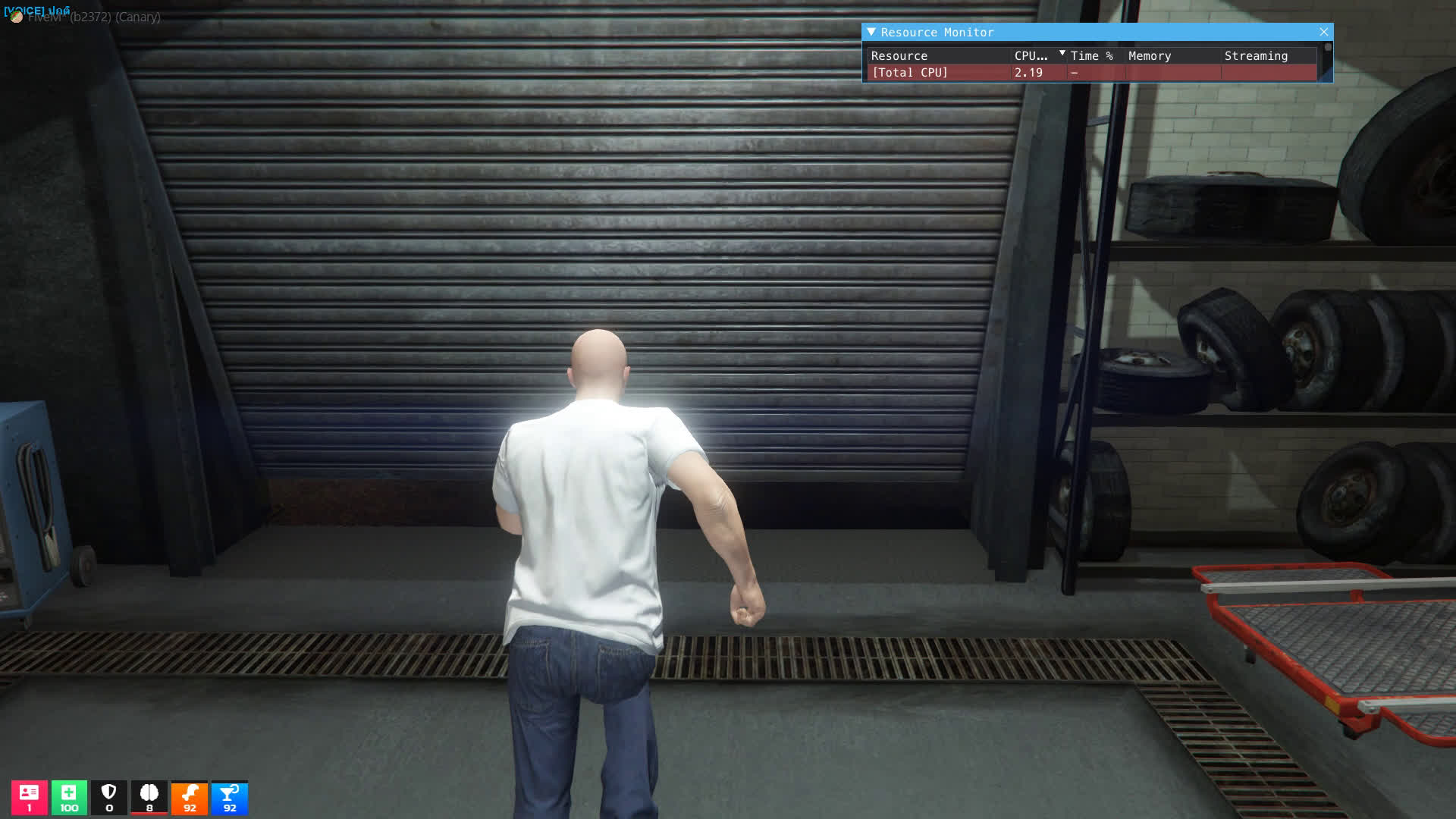Collapse the Resource Monitor with its triangle
1456x819 pixels.
(x=871, y=32)
